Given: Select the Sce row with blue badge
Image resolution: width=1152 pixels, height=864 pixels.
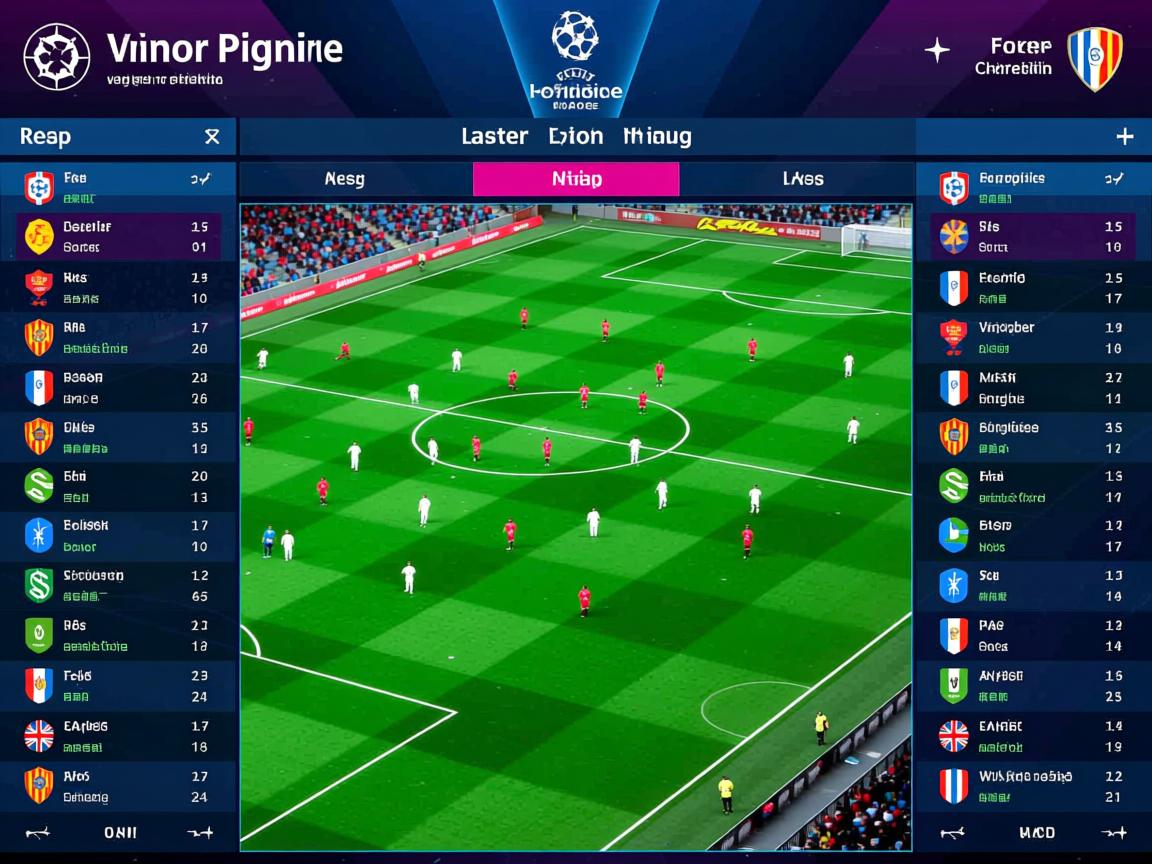Looking at the screenshot, I should click(1032, 585).
